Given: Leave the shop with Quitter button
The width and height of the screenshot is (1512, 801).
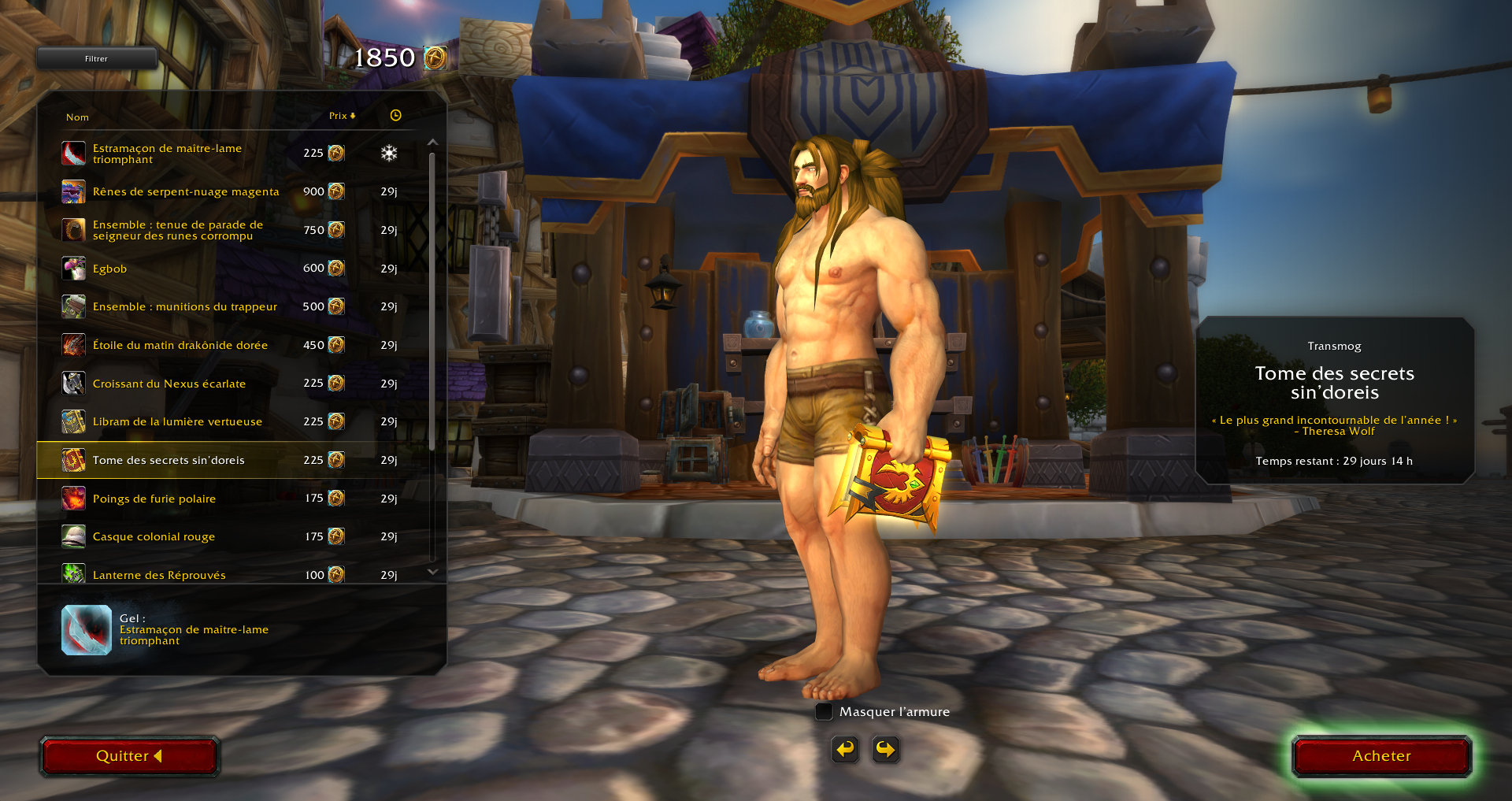Looking at the screenshot, I should [129, 756].
